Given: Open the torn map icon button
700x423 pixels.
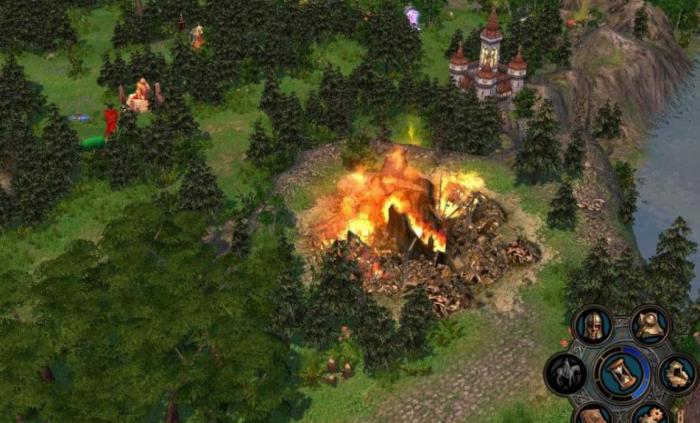Looking at the screenshot, I should [x=678, y=373].
